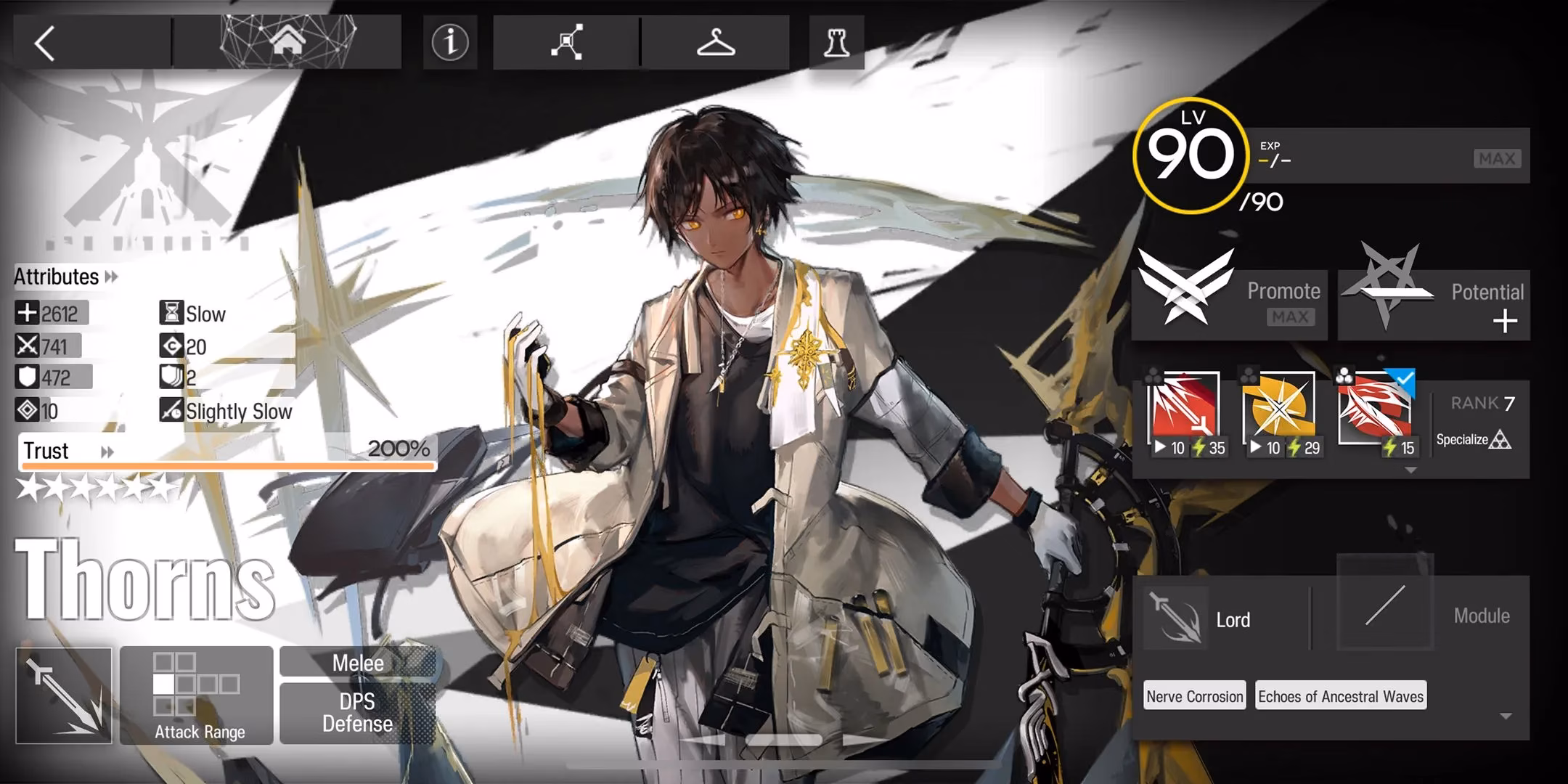Screen dimensions: 1568x784
Task: Select the base skill rook icon
Action: [x=836, y=43]
